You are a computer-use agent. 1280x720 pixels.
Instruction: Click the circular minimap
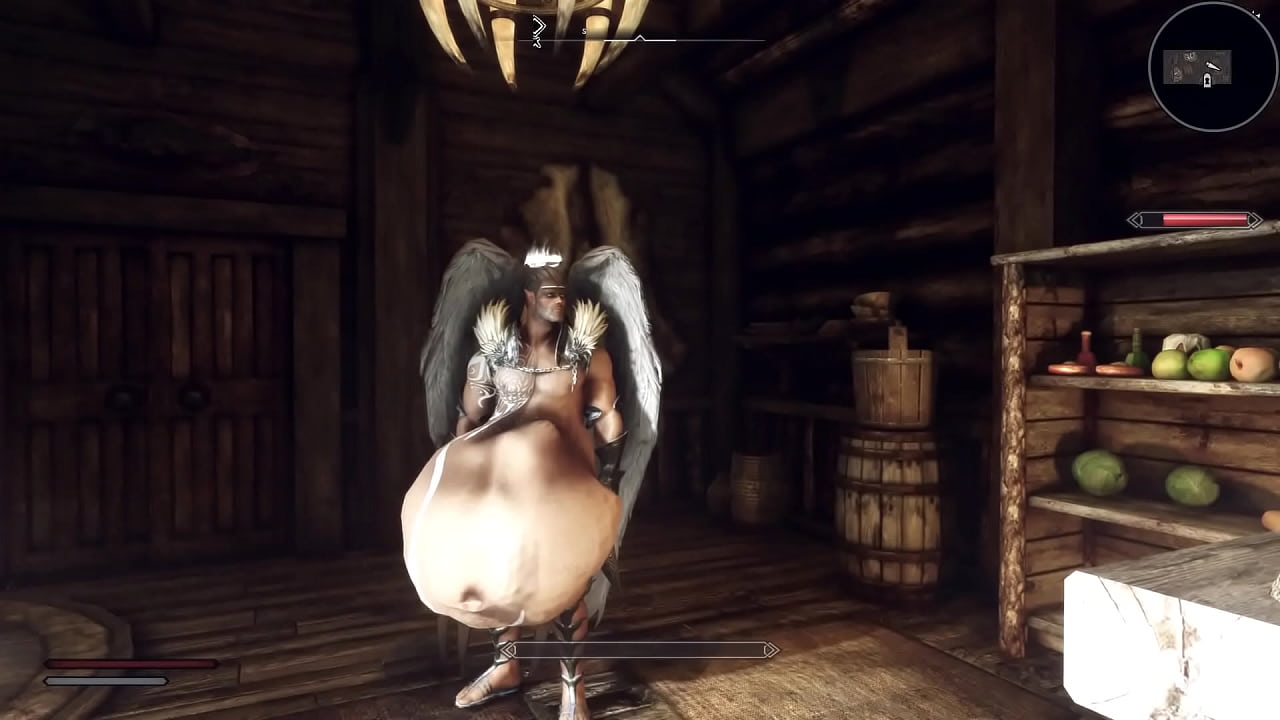click(1212, 66)
